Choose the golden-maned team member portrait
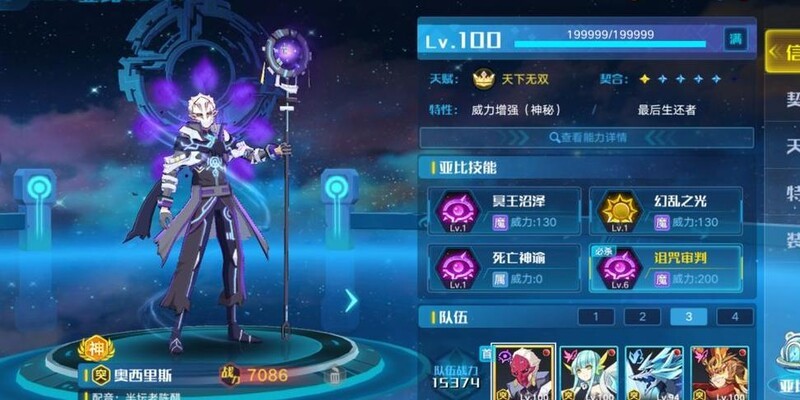 click(x=719, y=372)
